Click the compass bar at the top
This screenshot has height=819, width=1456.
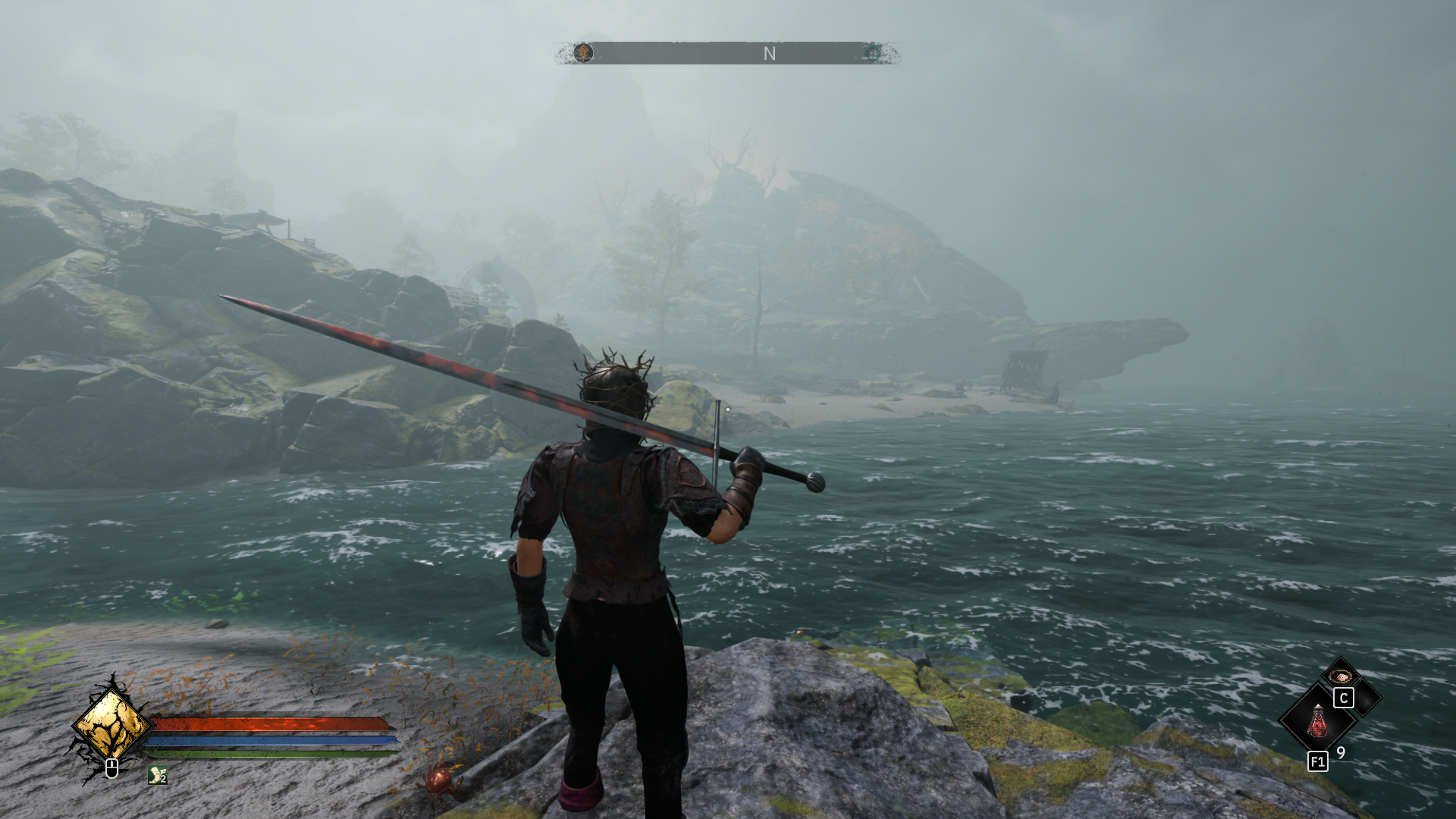728,53
